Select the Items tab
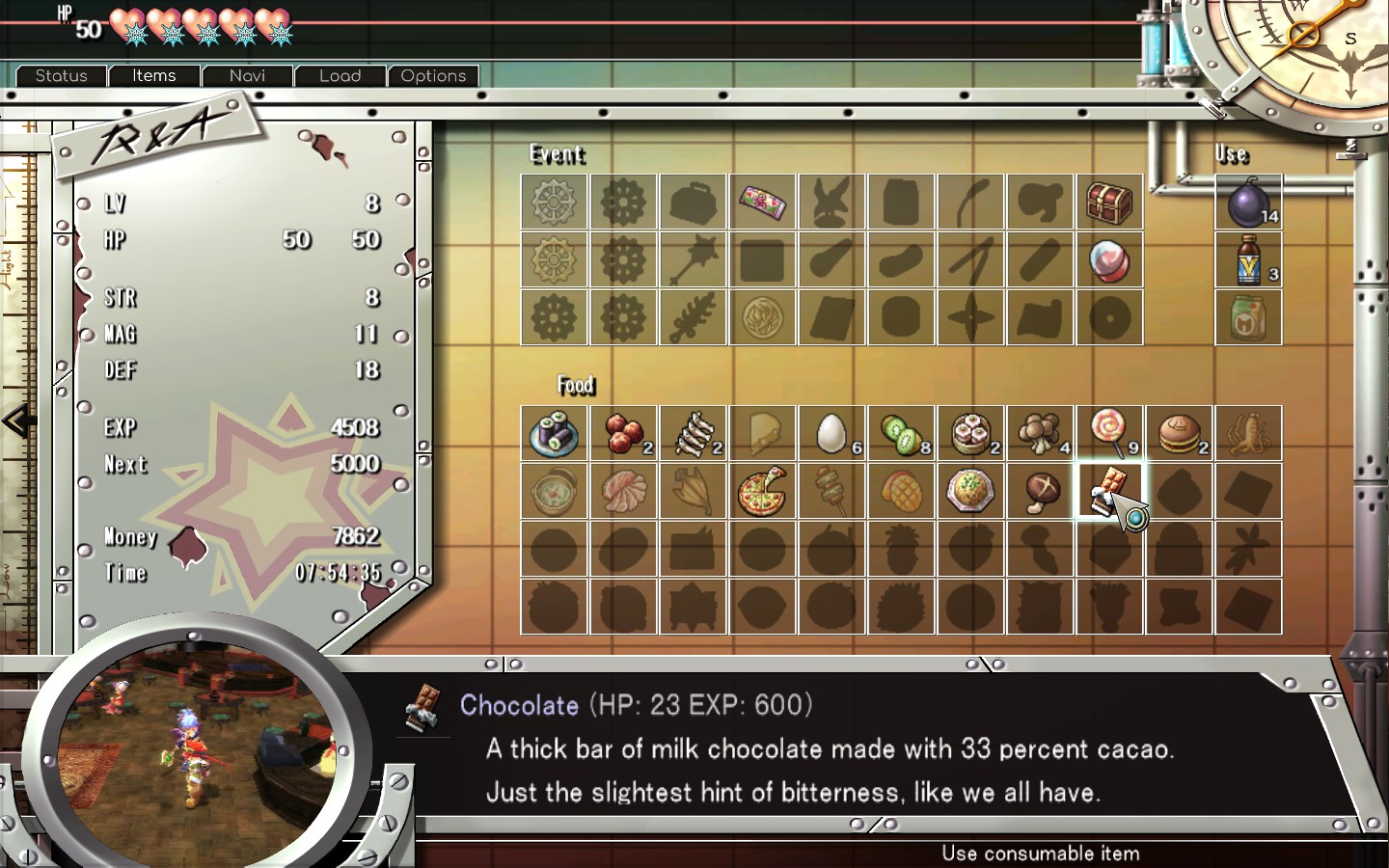 click(154, 76)
